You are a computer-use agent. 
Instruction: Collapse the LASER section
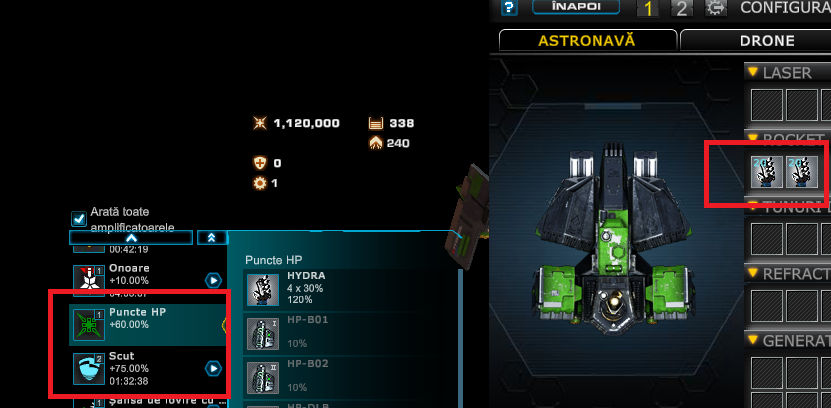coord(752,73)
